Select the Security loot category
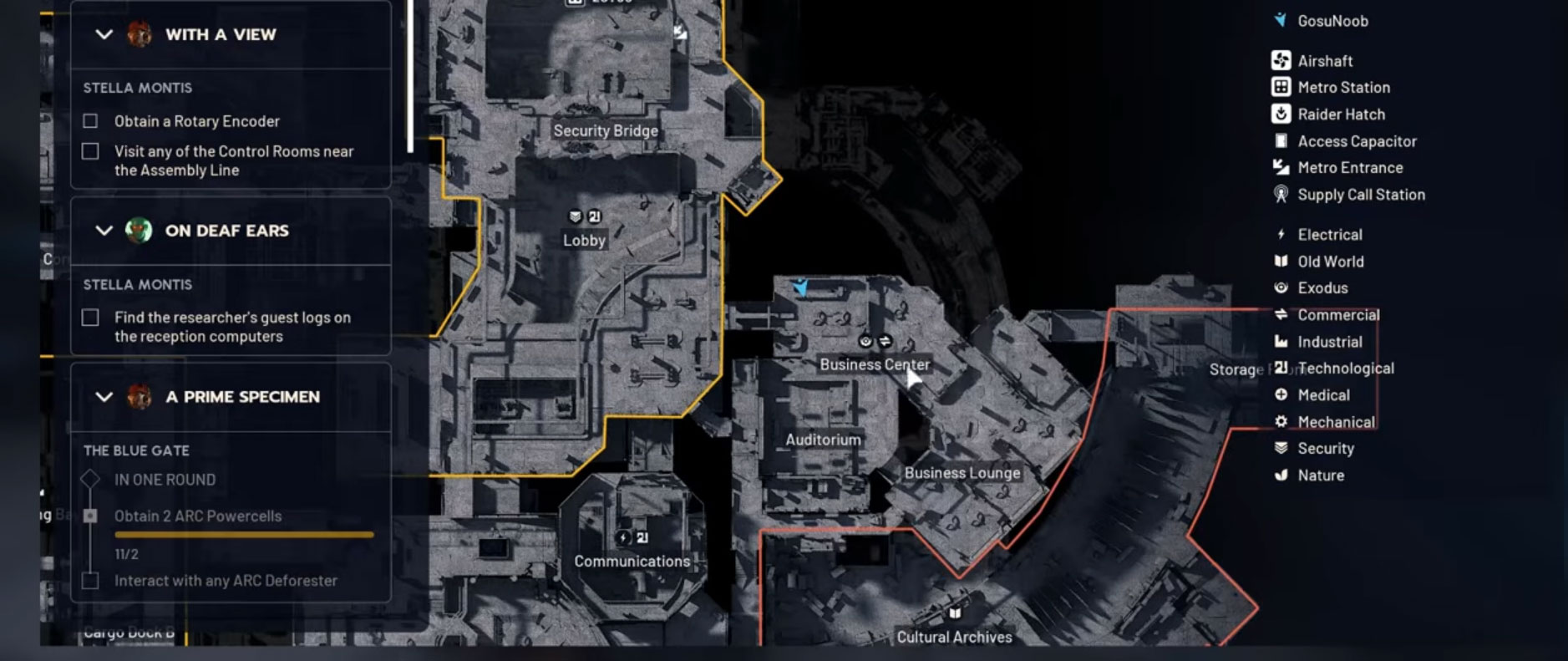Viewport: 1568px width, 661px height. [x=1325, y=449]
